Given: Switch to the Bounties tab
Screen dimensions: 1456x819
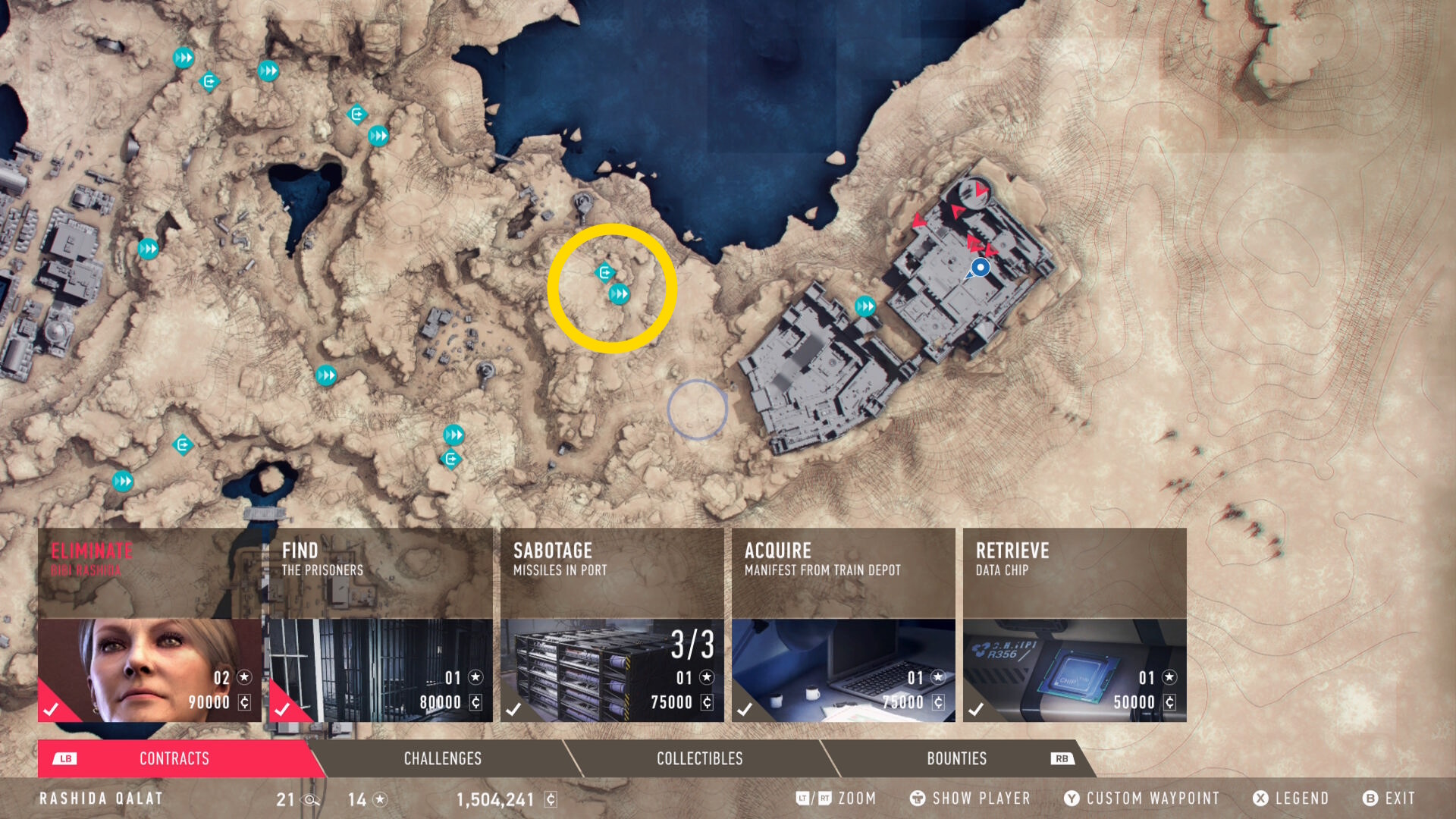Looking at the screenshot, I should point(956,758).
